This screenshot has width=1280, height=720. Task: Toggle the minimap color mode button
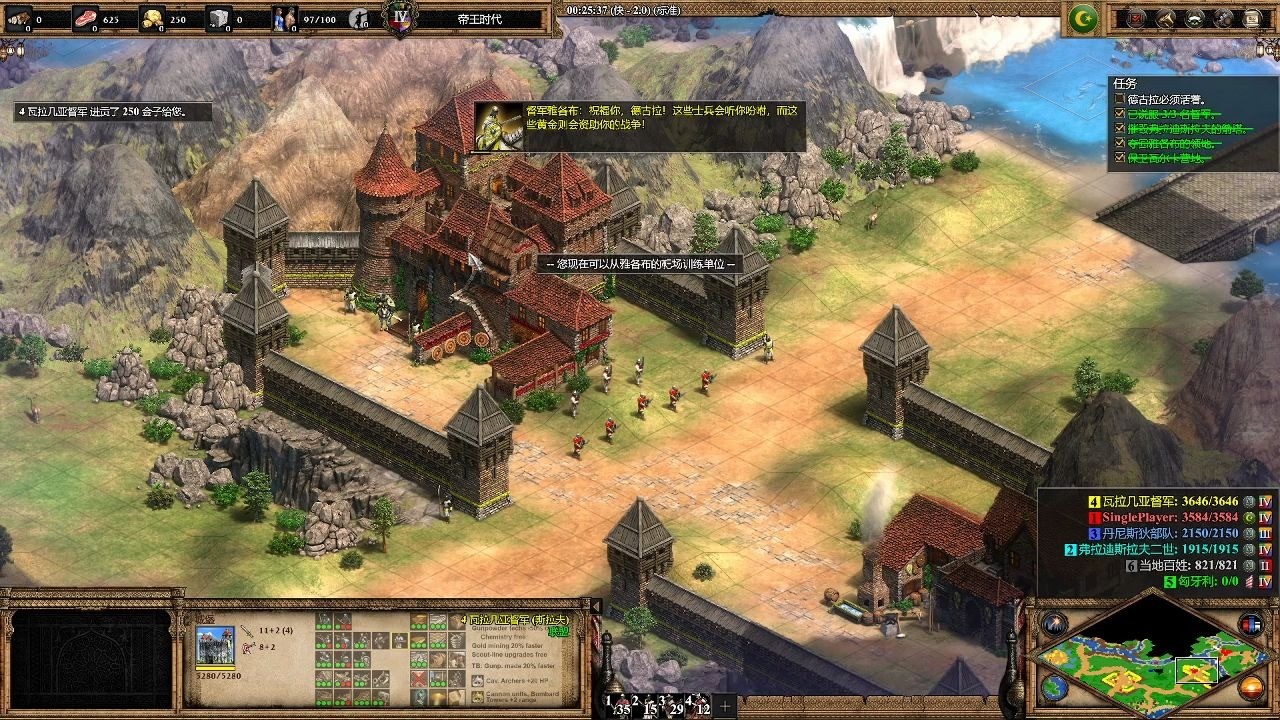tap(1251, 625)
